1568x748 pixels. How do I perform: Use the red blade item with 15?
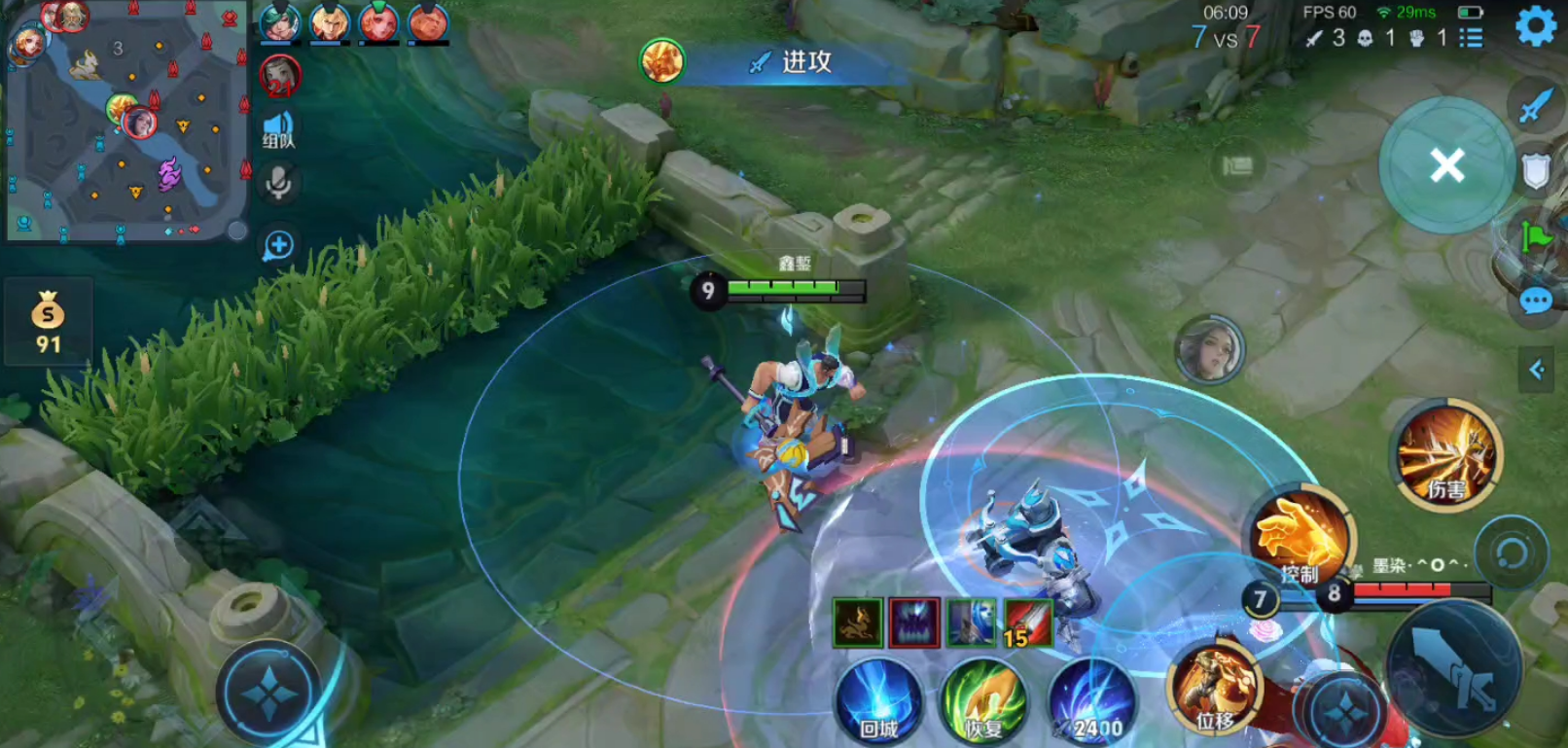(1027, 623)
